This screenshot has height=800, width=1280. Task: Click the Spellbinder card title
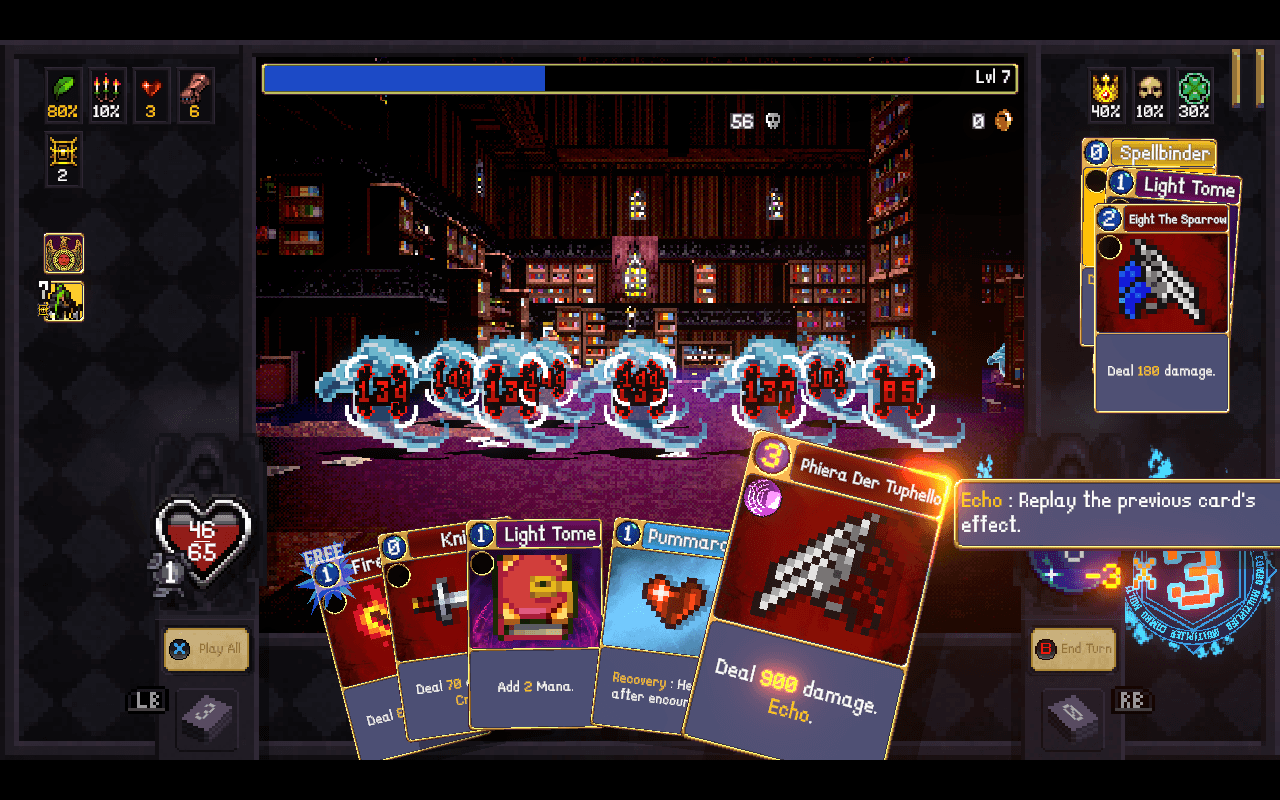point(1163,153)
